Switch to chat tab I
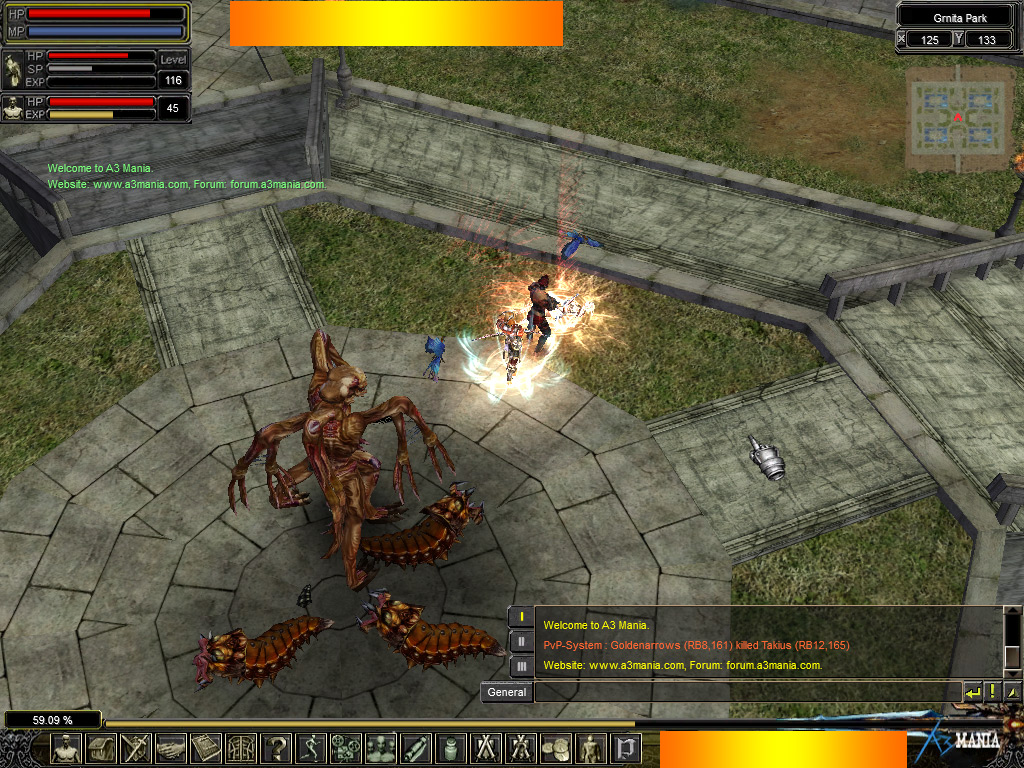The width and height of the screenshot is (1024, 768). click(x=521, y=617)
